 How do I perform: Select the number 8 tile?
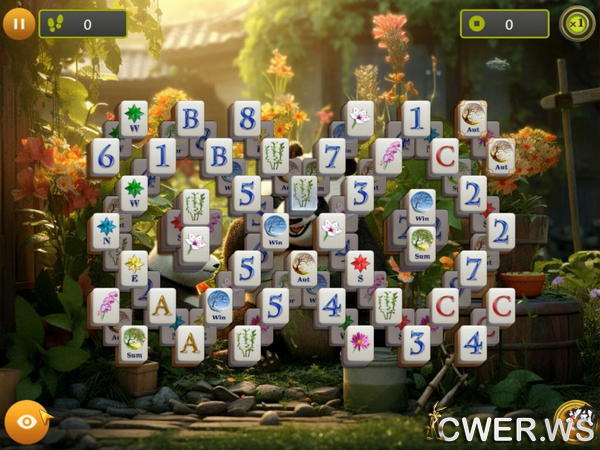click(247, 118)
